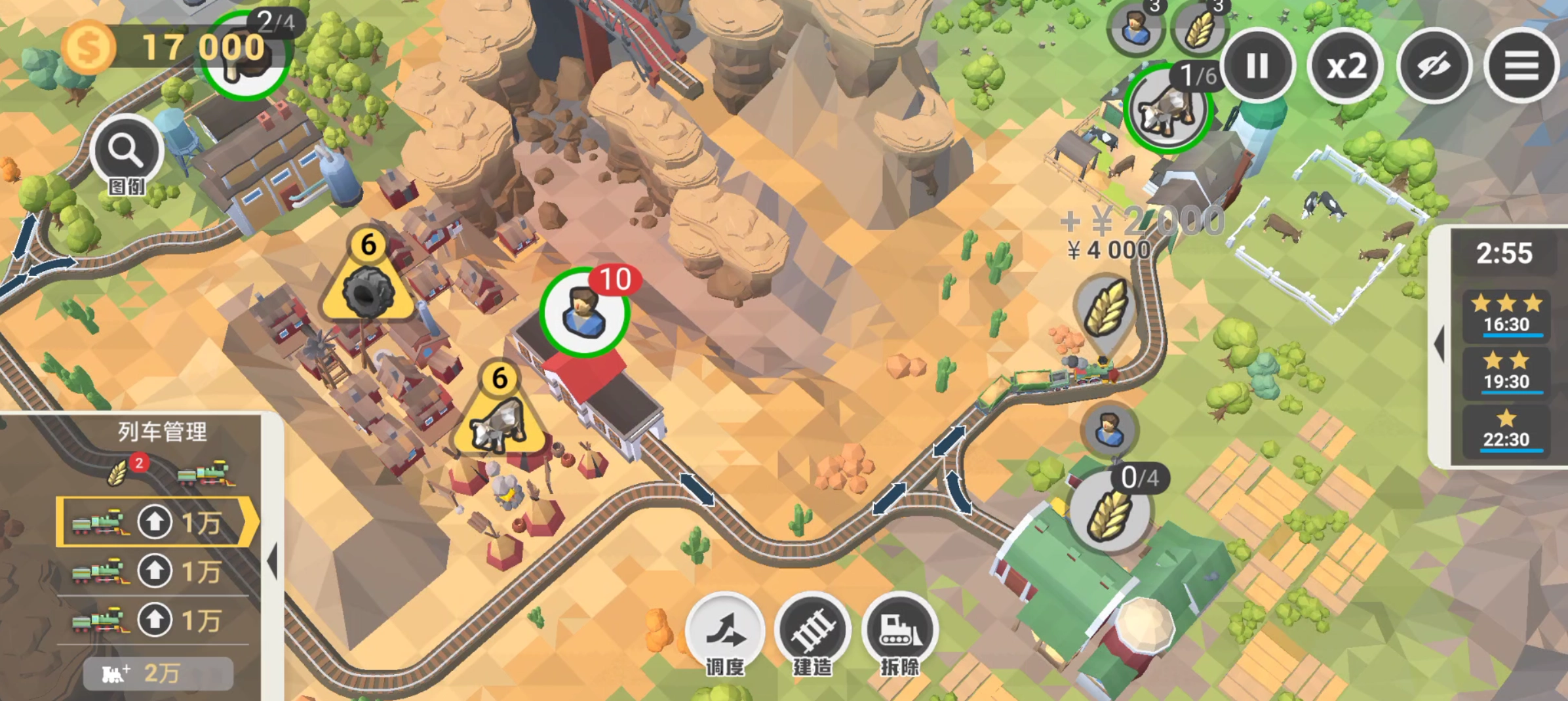Hide the interface with the crossed-eye button

(1434, 66)
